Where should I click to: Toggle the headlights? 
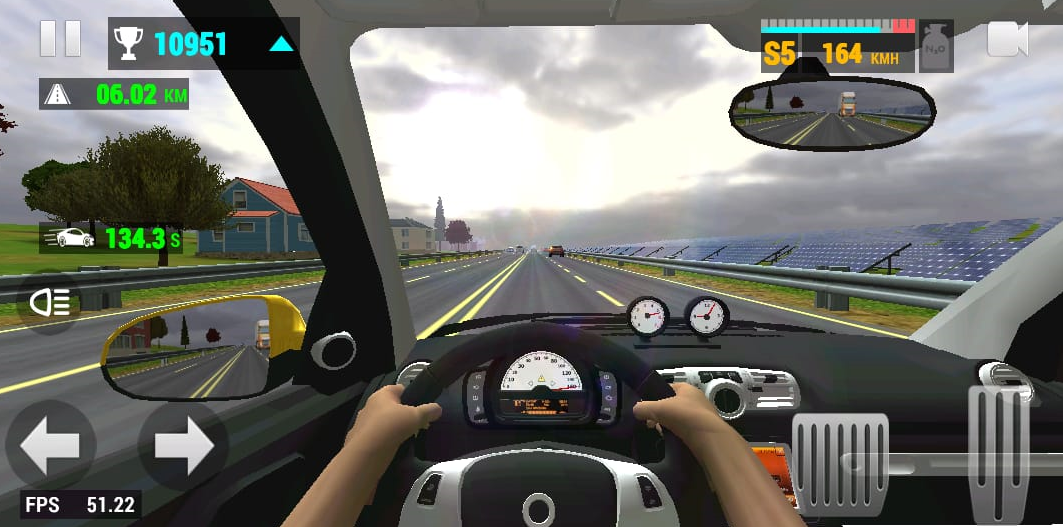pos(48,303)
